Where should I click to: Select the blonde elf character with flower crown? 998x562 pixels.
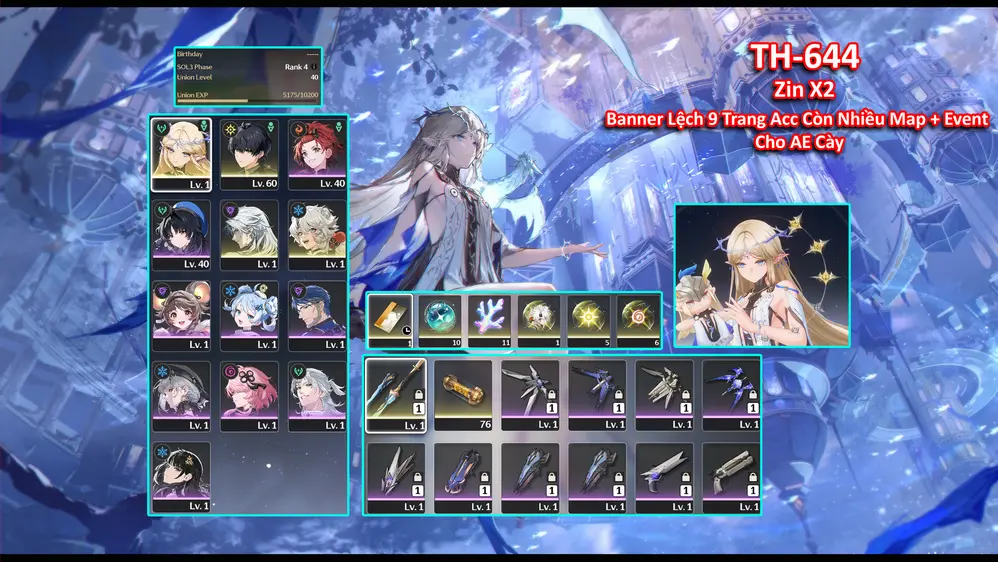(181, 153)
